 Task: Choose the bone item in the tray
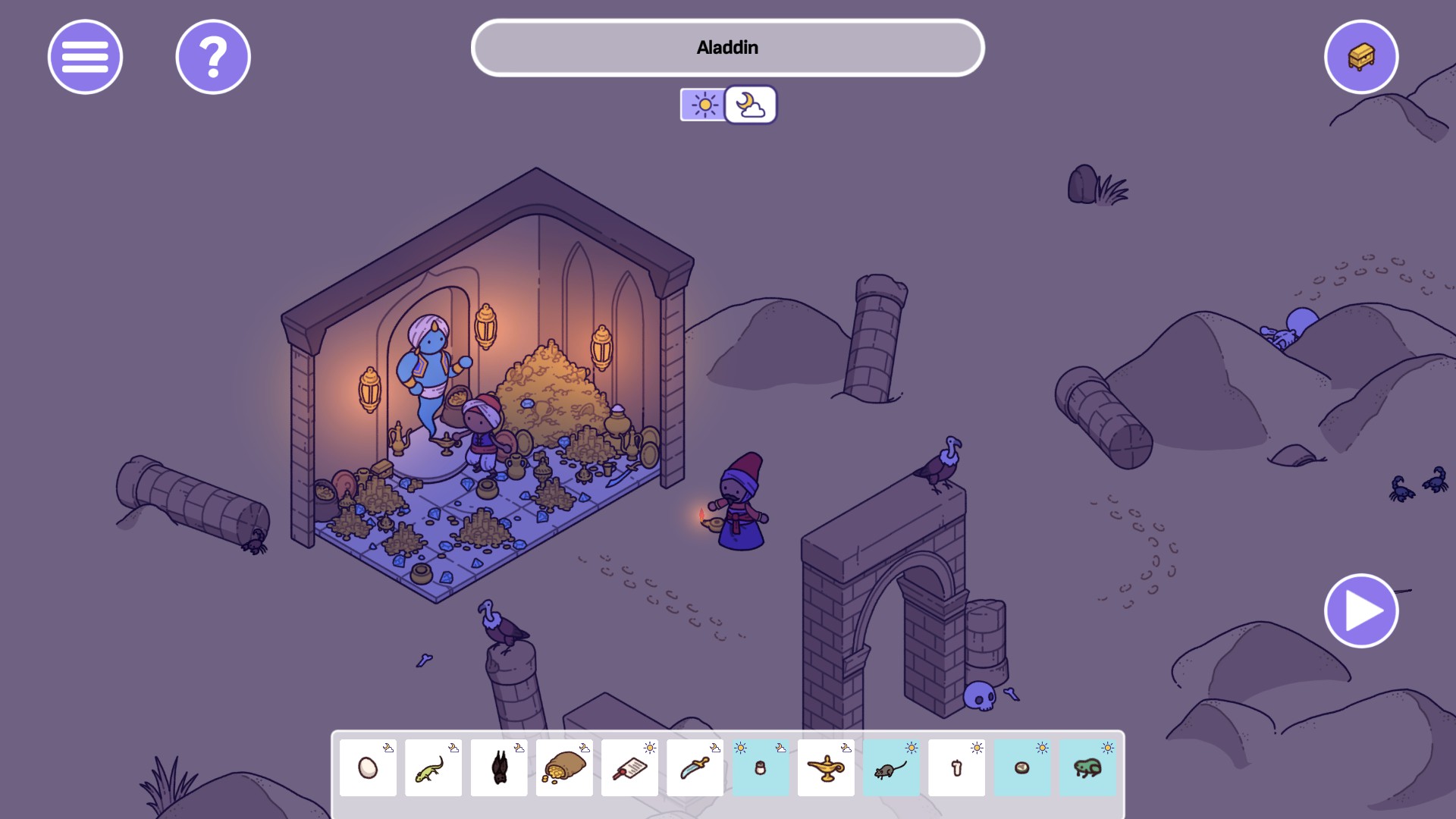point(955,767)
